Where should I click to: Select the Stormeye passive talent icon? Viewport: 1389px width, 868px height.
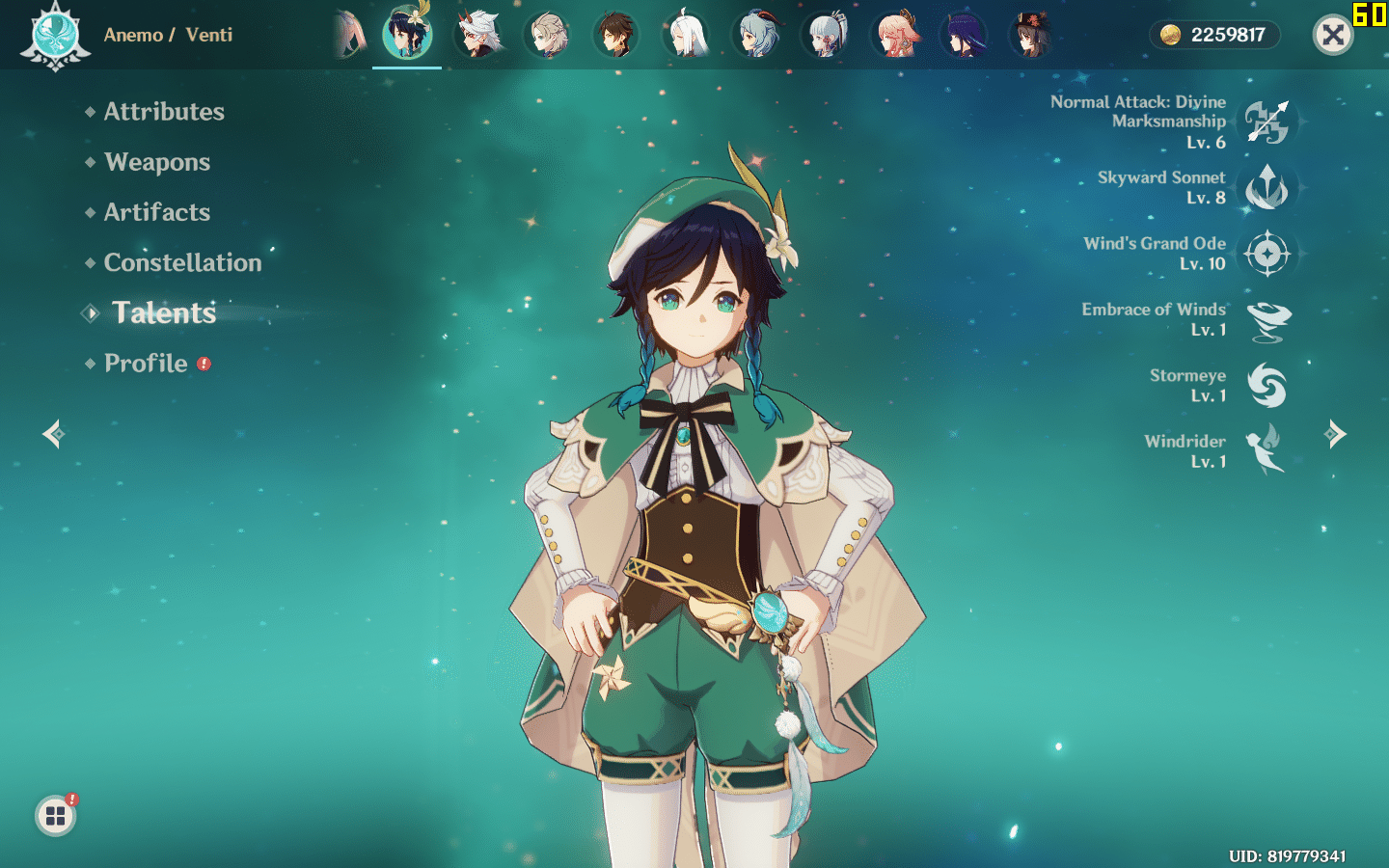coord(1266,385)
